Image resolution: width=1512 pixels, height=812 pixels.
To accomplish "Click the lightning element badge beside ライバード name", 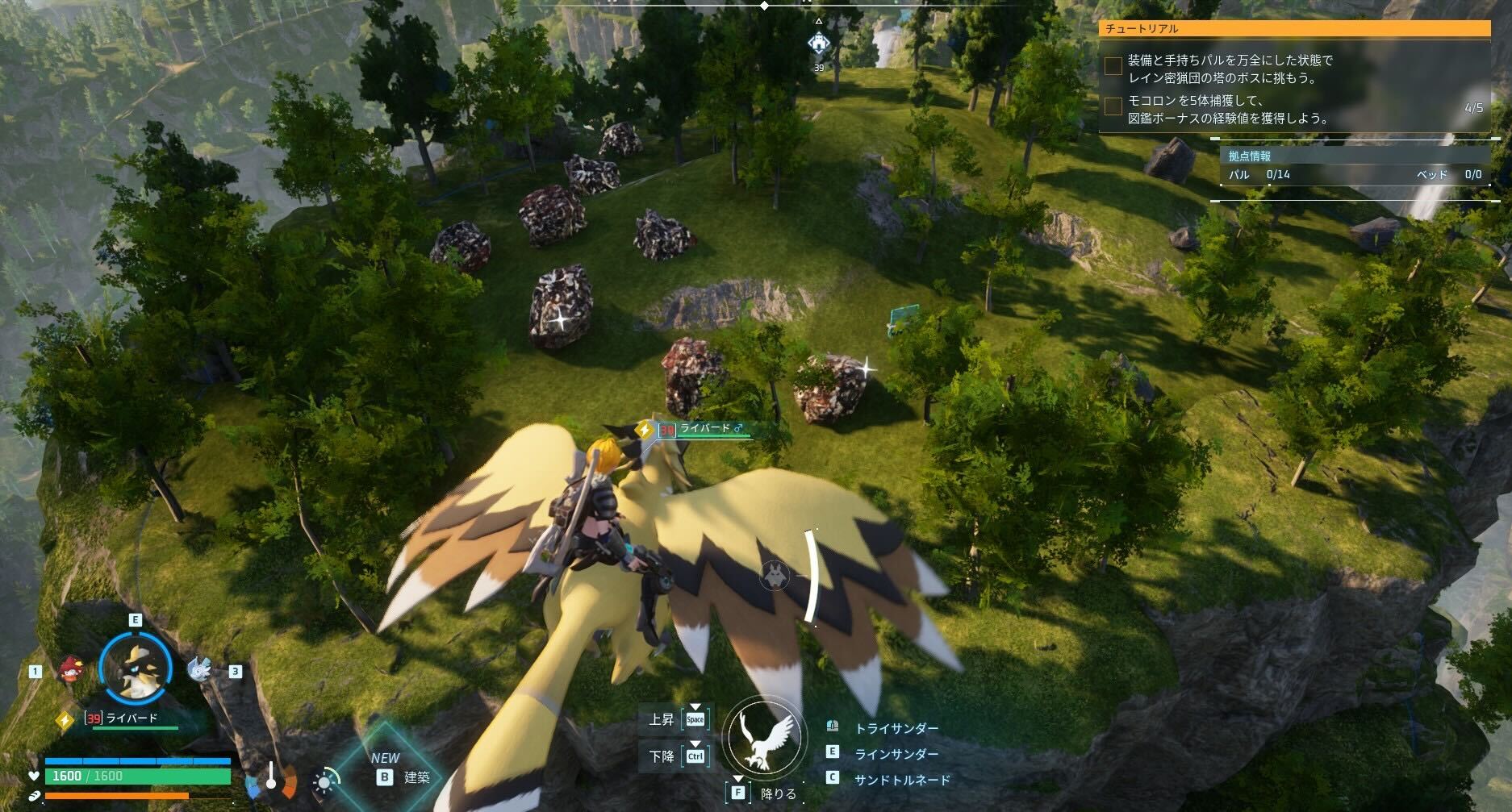I will coord(65,720).
